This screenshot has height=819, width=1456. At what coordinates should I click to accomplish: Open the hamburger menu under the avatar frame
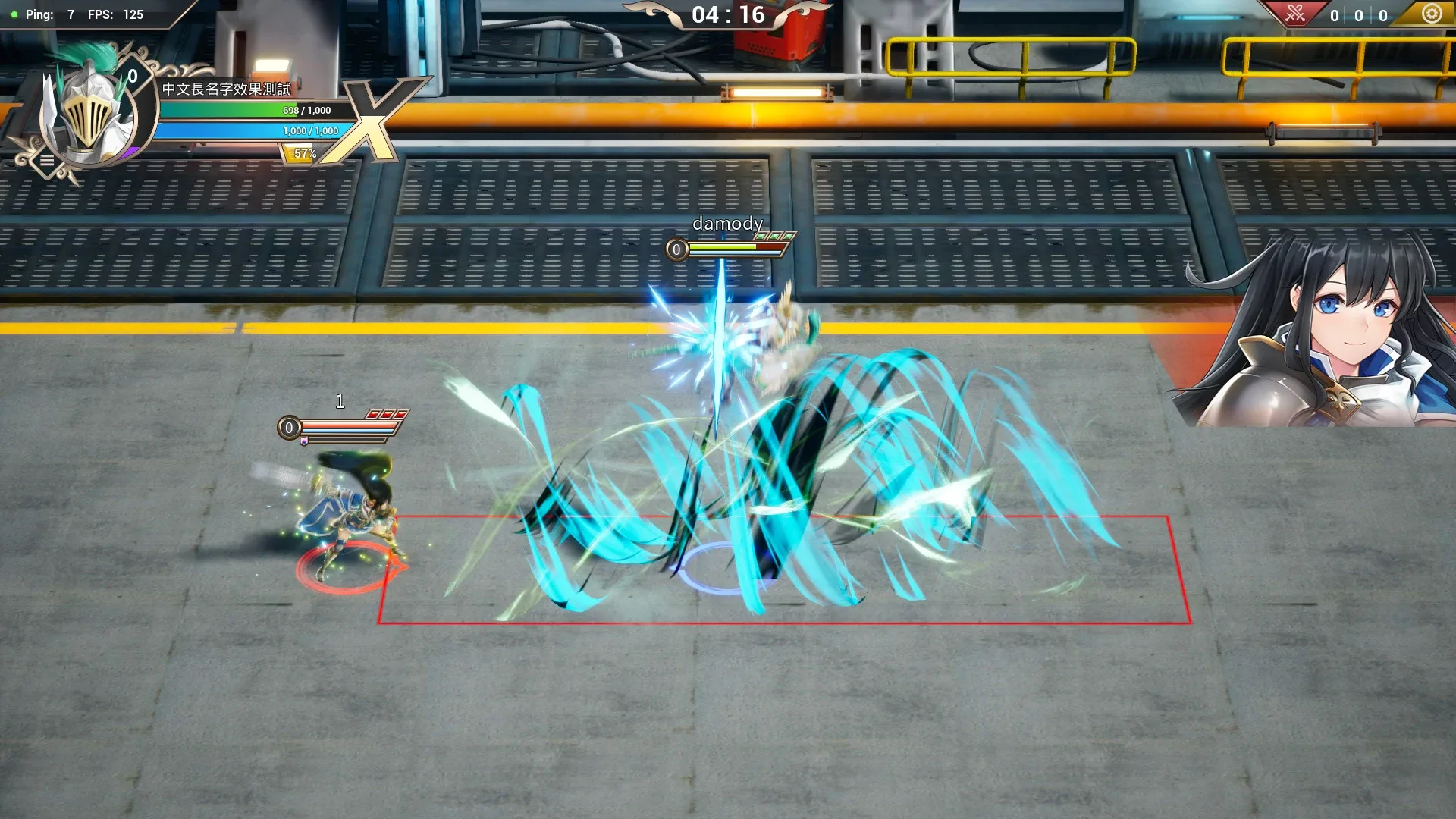[x=47, y=158]
